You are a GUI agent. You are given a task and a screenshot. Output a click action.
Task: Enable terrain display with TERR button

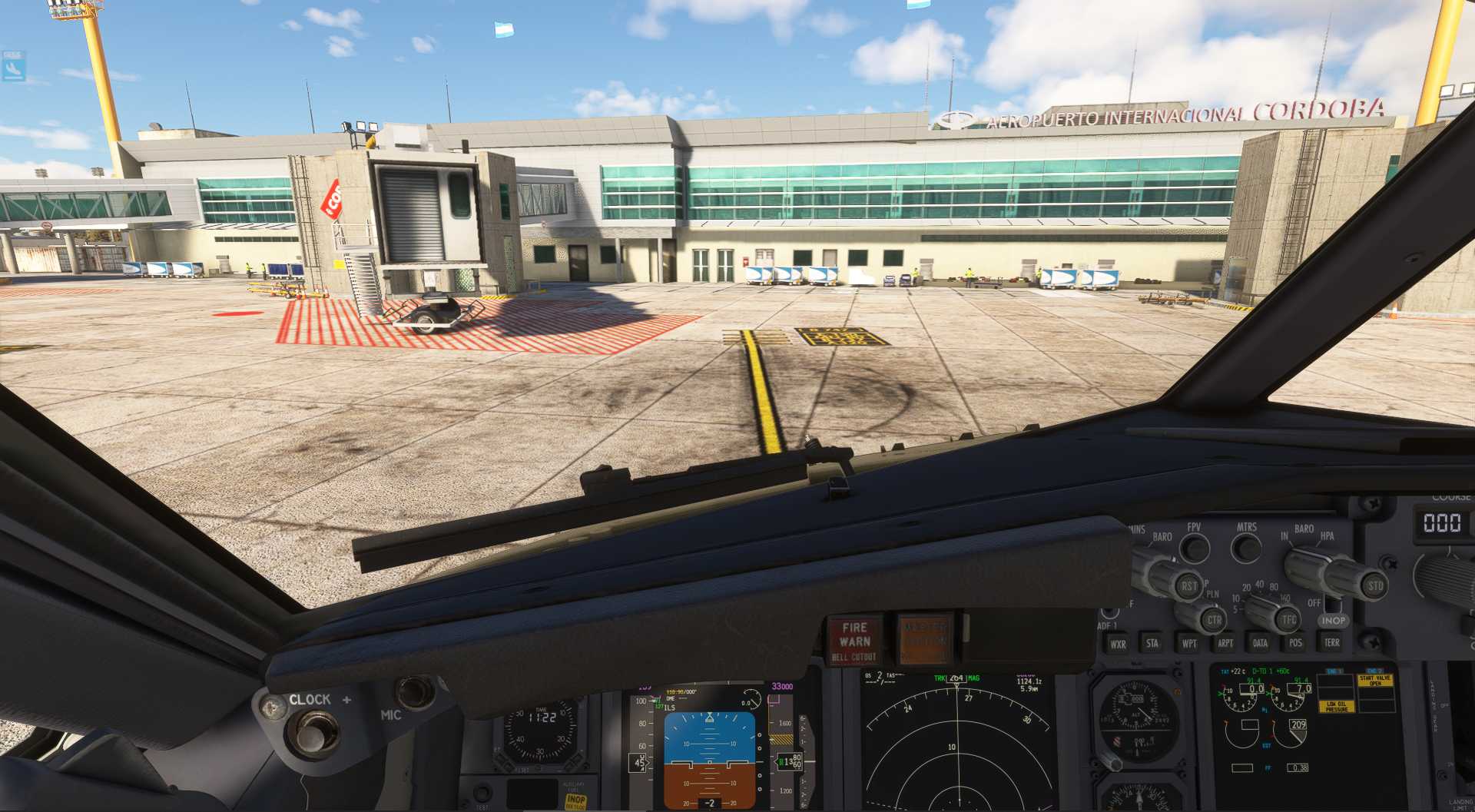click(1331, 642)
